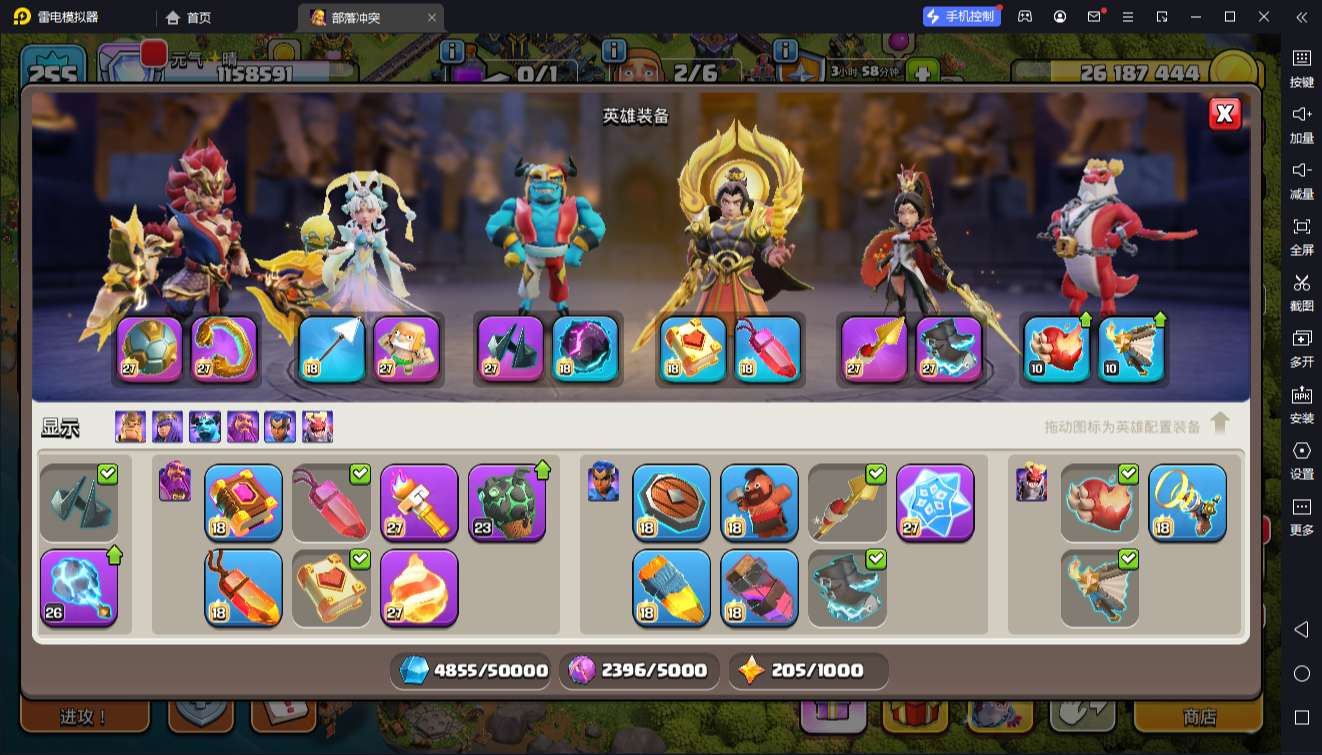Choose the Hog Rider Puppet item
The width and height of the screenshot is (1322, 755).
click(x=759, y=502)
